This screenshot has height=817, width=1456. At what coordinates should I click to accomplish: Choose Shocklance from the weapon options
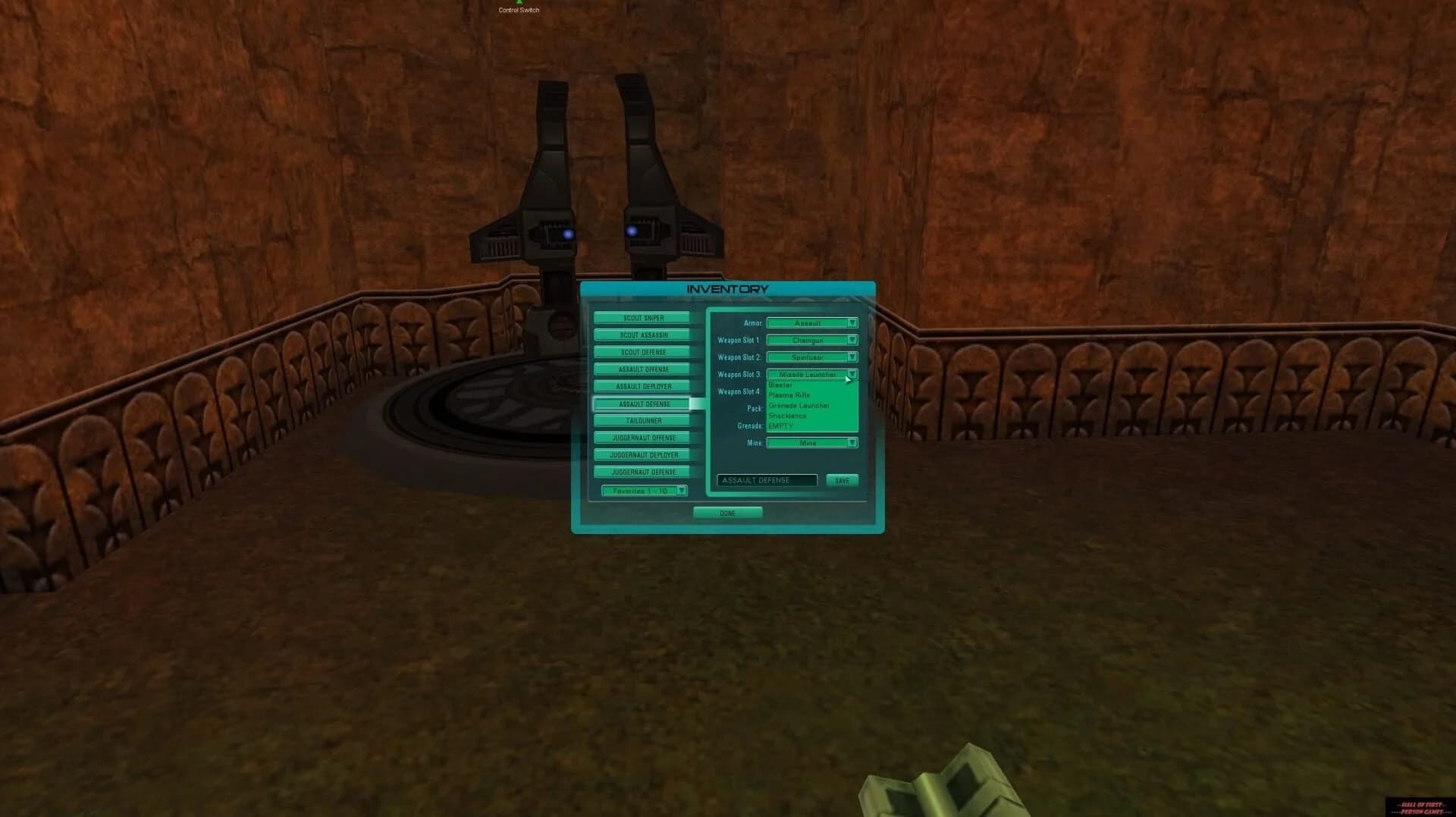tap(789, 416)
